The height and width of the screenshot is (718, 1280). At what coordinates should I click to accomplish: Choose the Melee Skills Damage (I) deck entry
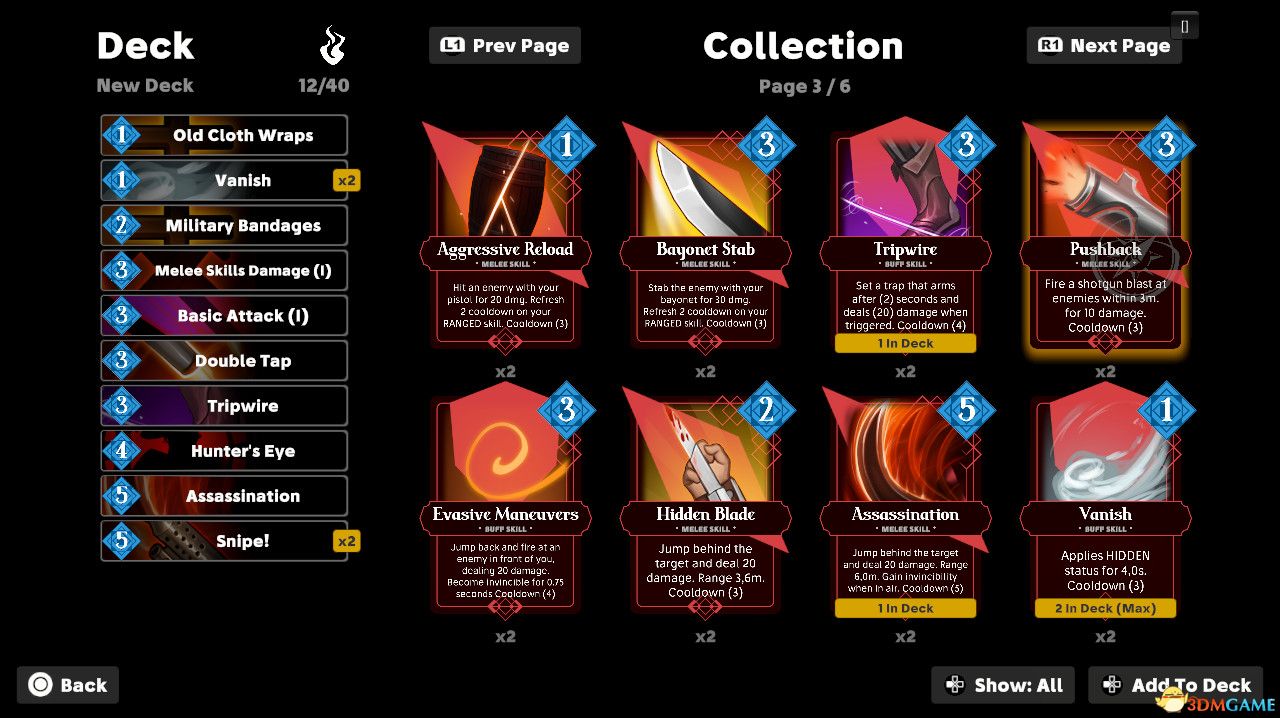224,270
